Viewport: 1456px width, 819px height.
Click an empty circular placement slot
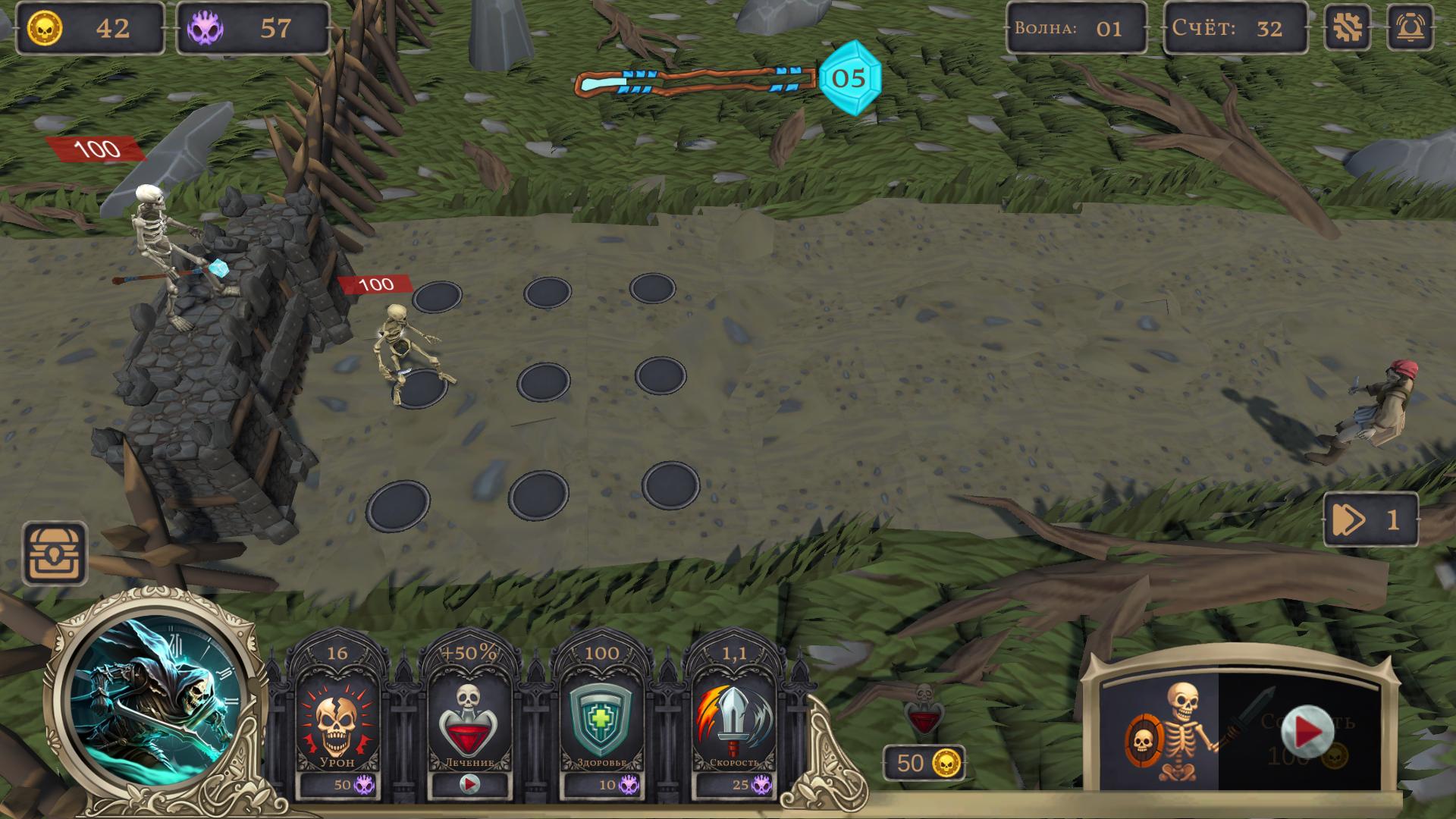tap(544, 383)
